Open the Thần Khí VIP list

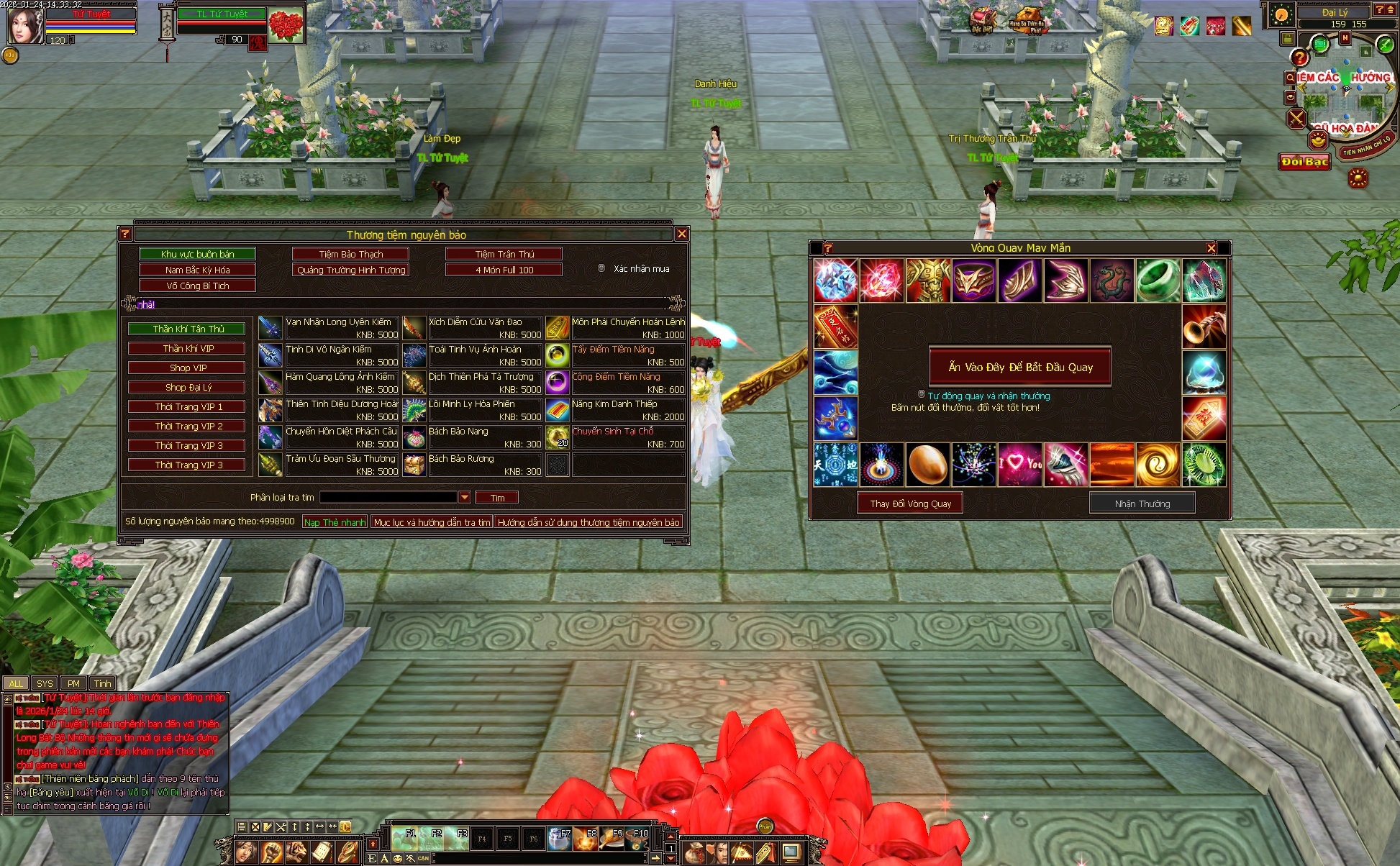click(188, 348)
